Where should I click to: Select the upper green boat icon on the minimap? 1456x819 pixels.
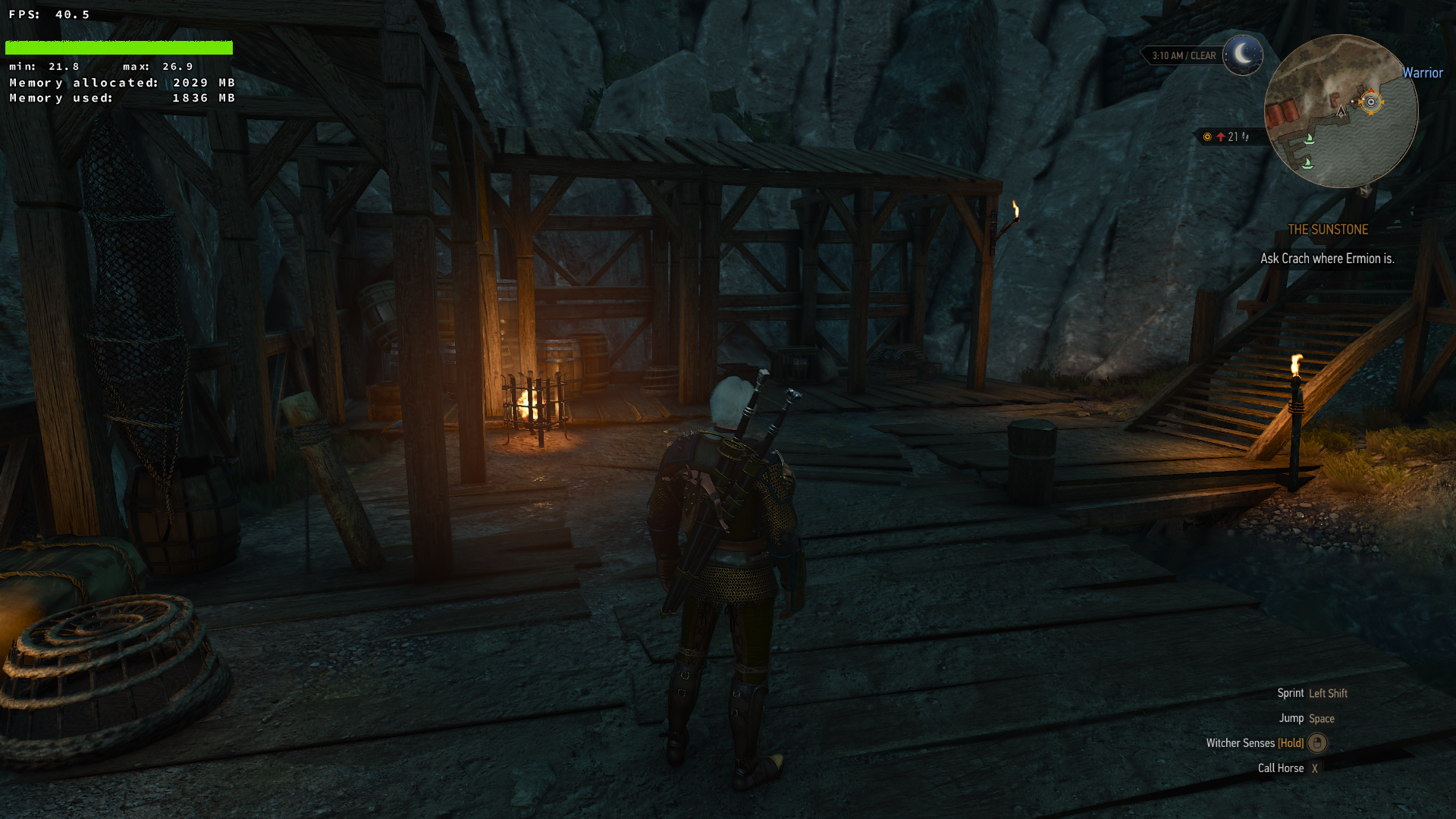[x=1310, y=140]
